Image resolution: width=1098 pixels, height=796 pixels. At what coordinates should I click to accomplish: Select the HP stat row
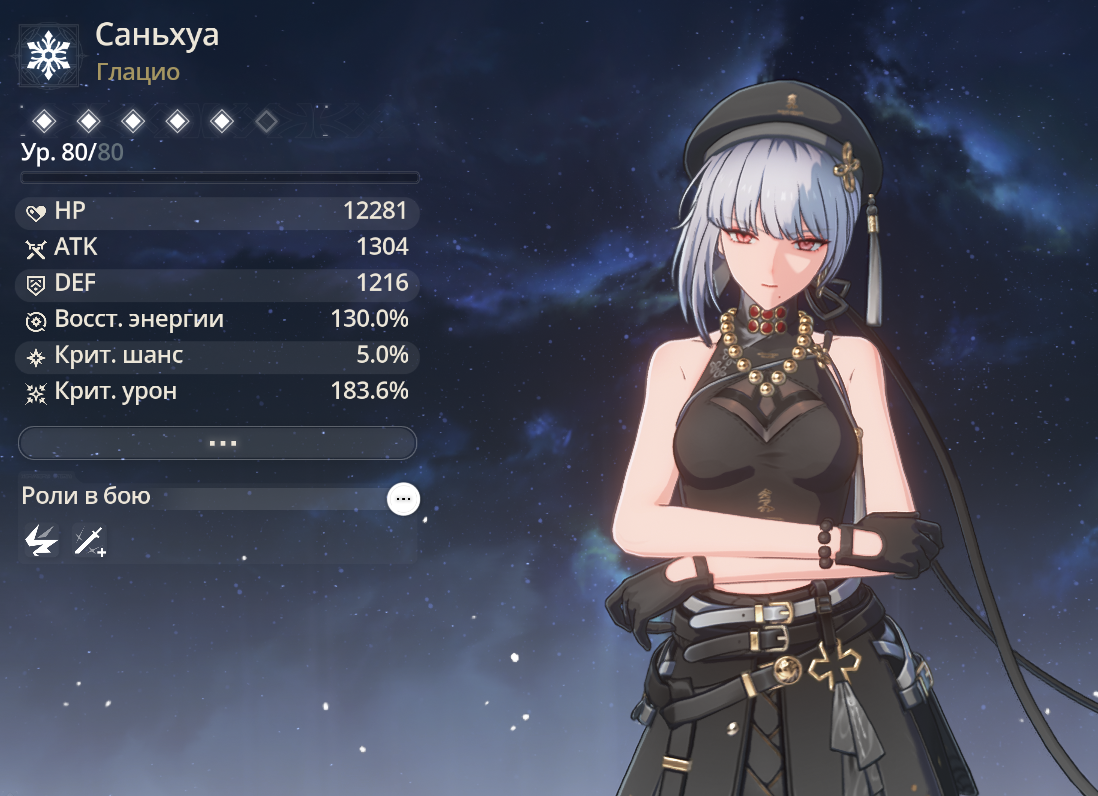(x=218, y=212)
